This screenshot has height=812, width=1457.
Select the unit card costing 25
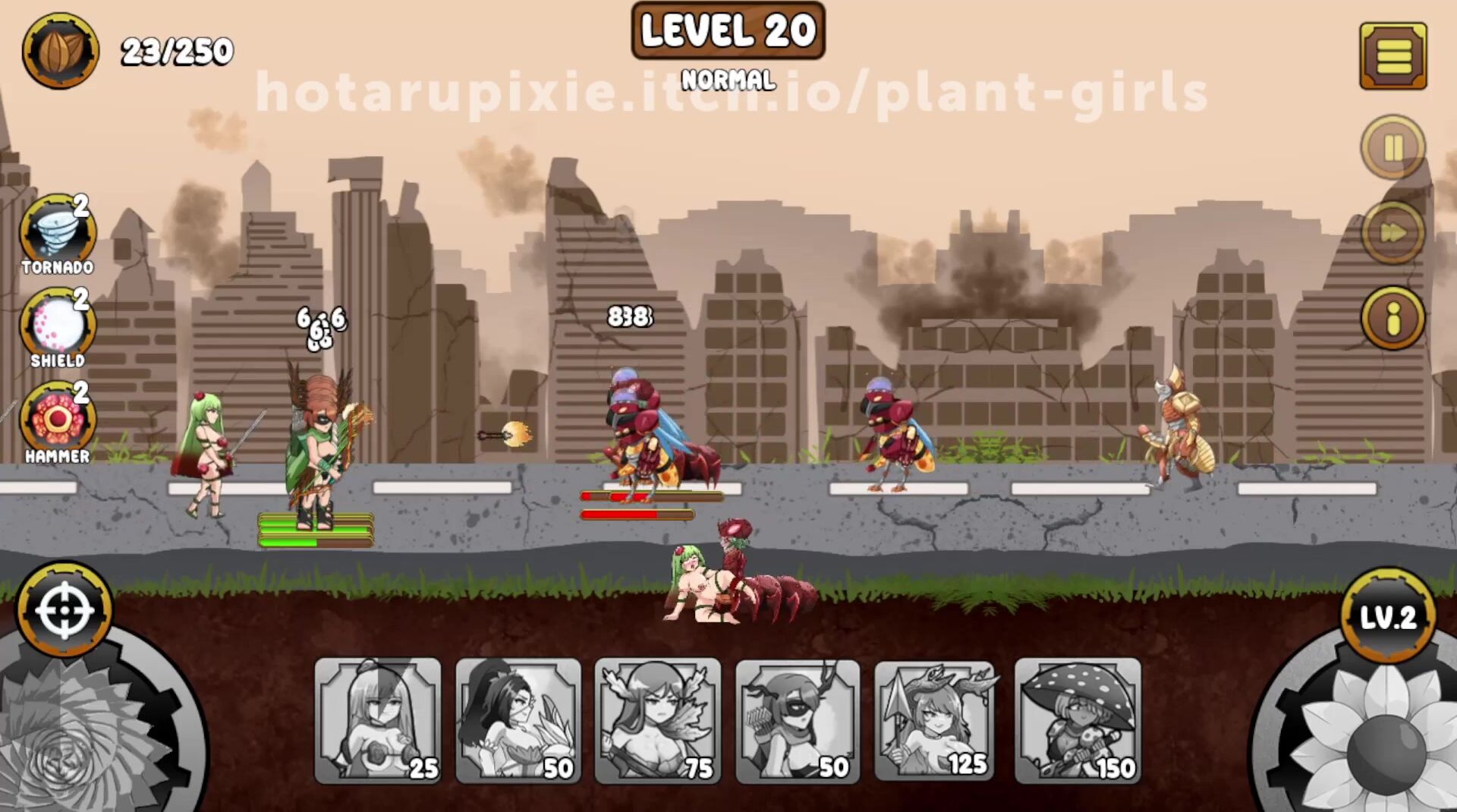[377, 720]
